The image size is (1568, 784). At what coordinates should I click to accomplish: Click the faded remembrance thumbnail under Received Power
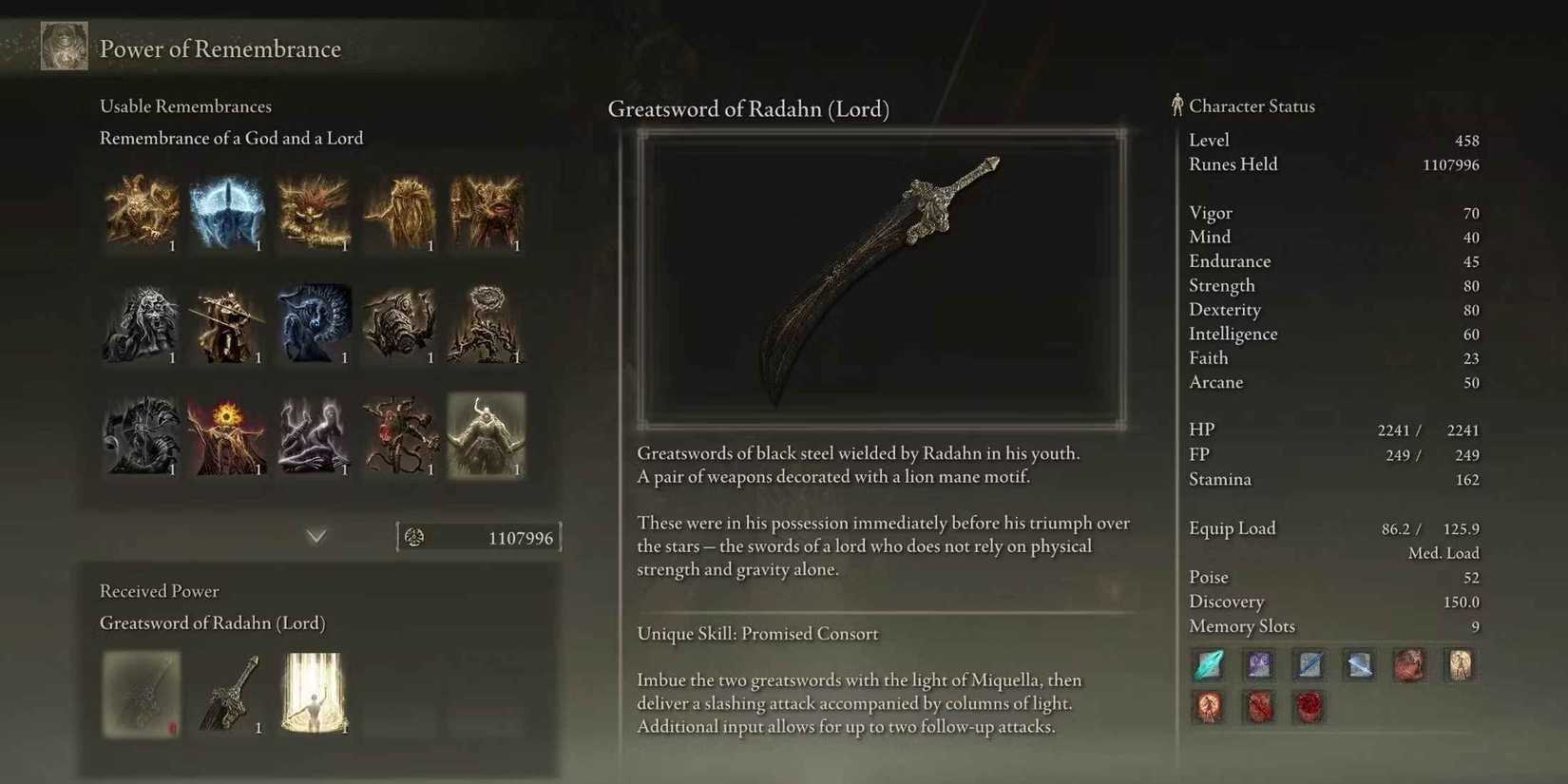141,694
